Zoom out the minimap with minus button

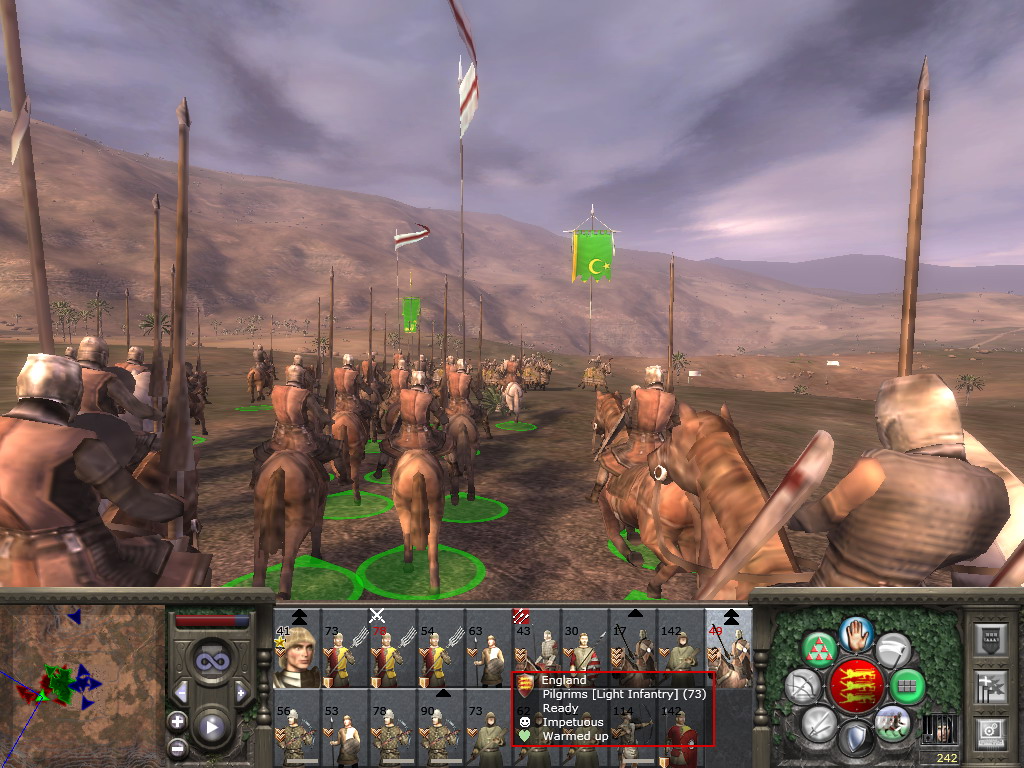178,747
